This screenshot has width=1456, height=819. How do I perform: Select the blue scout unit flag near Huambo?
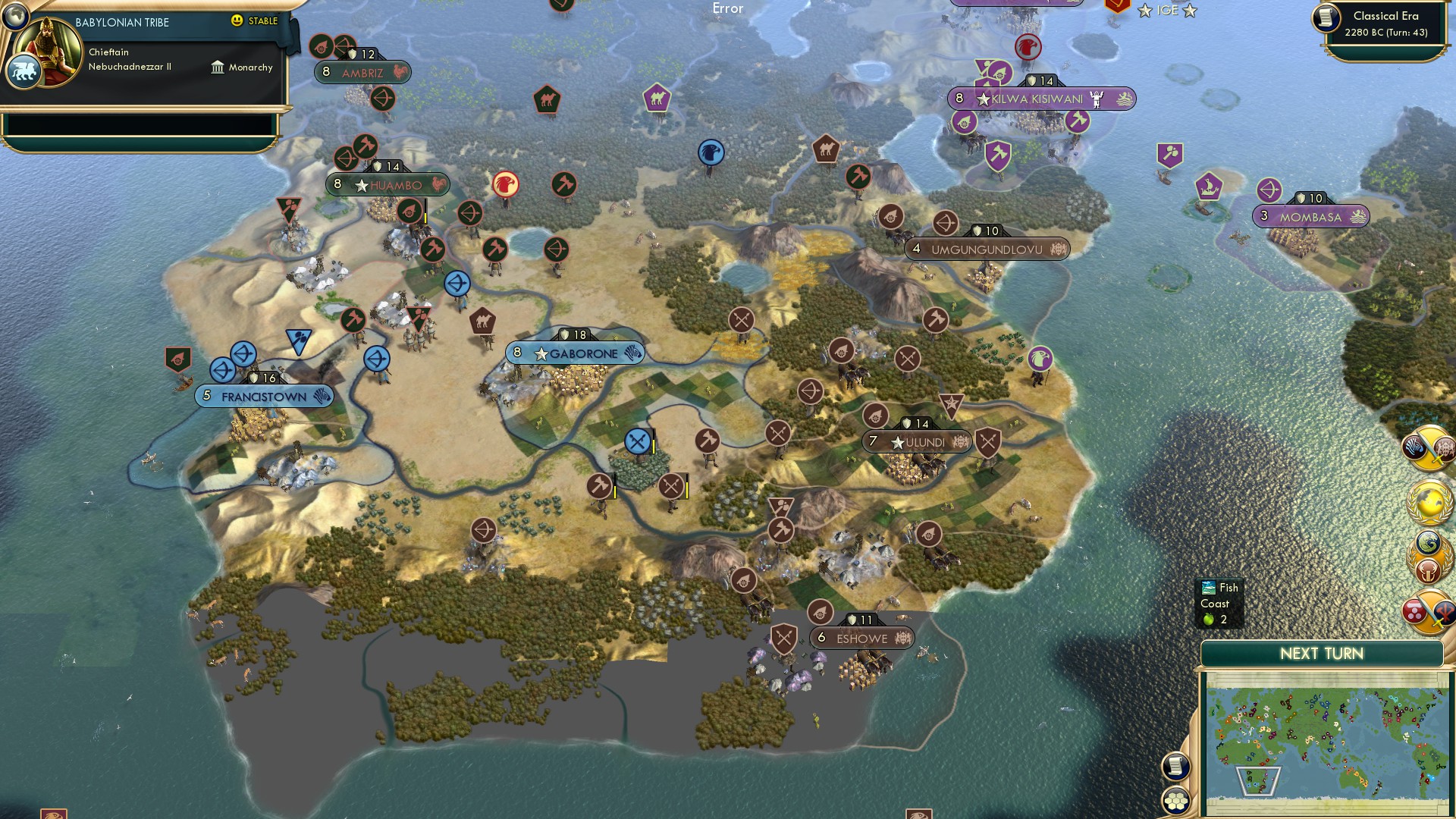click(x=458, y=284)
